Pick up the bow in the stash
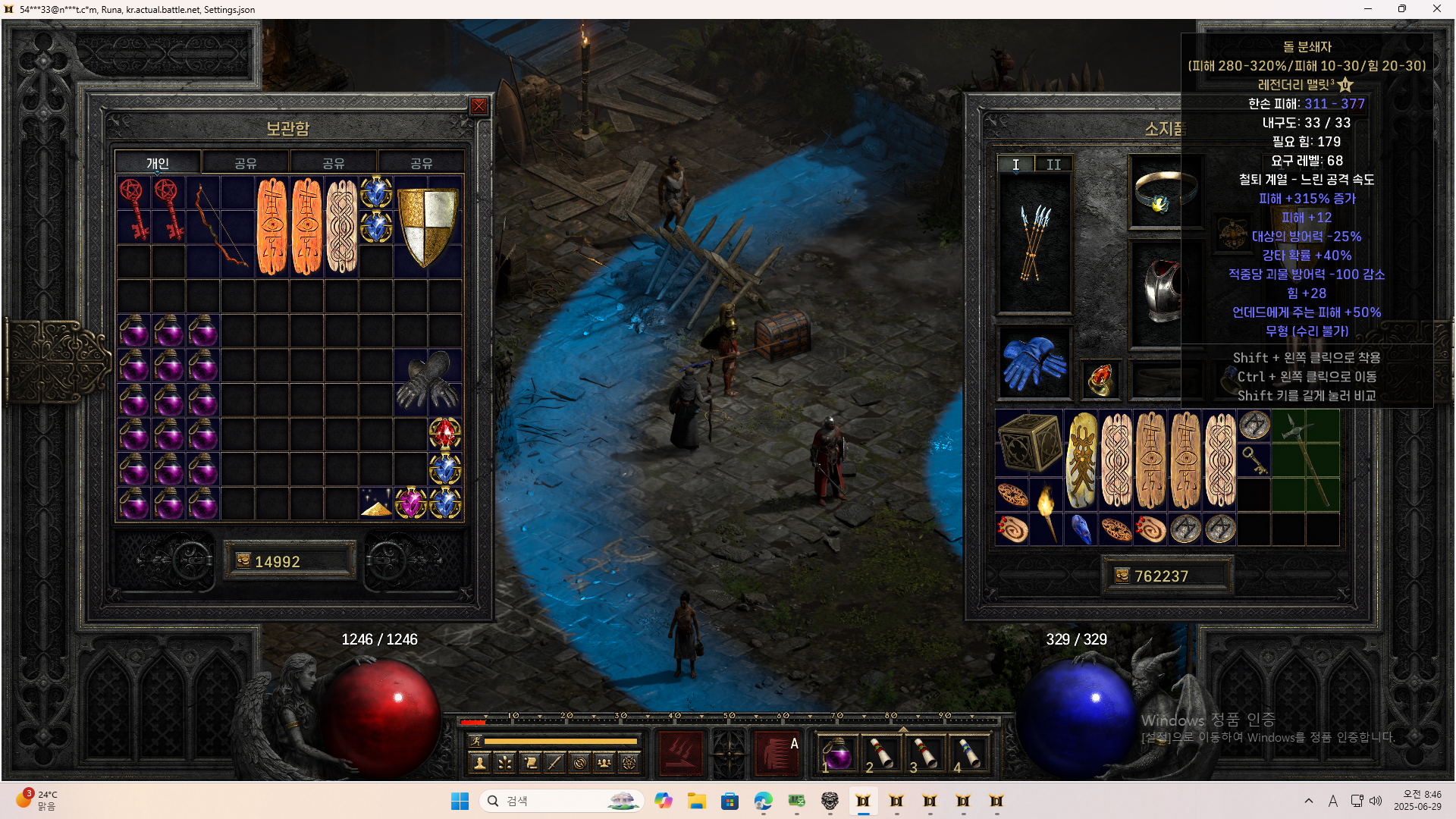Viewport: 1456px width, 819px height. pos(221,227)
